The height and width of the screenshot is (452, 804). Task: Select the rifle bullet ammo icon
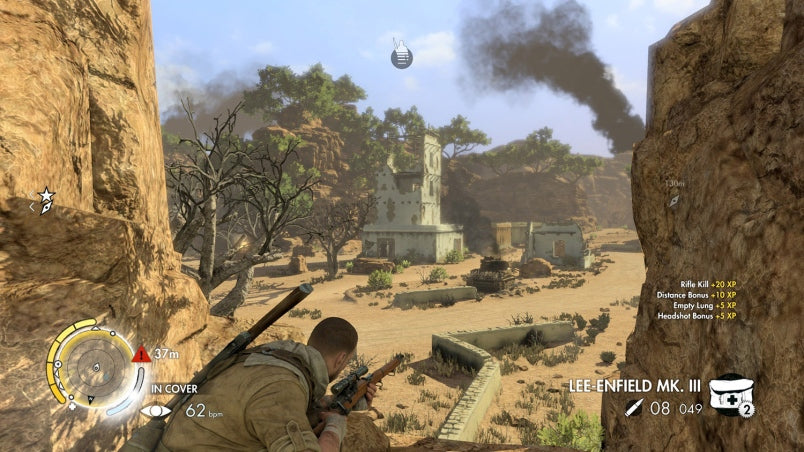(633, 407)
